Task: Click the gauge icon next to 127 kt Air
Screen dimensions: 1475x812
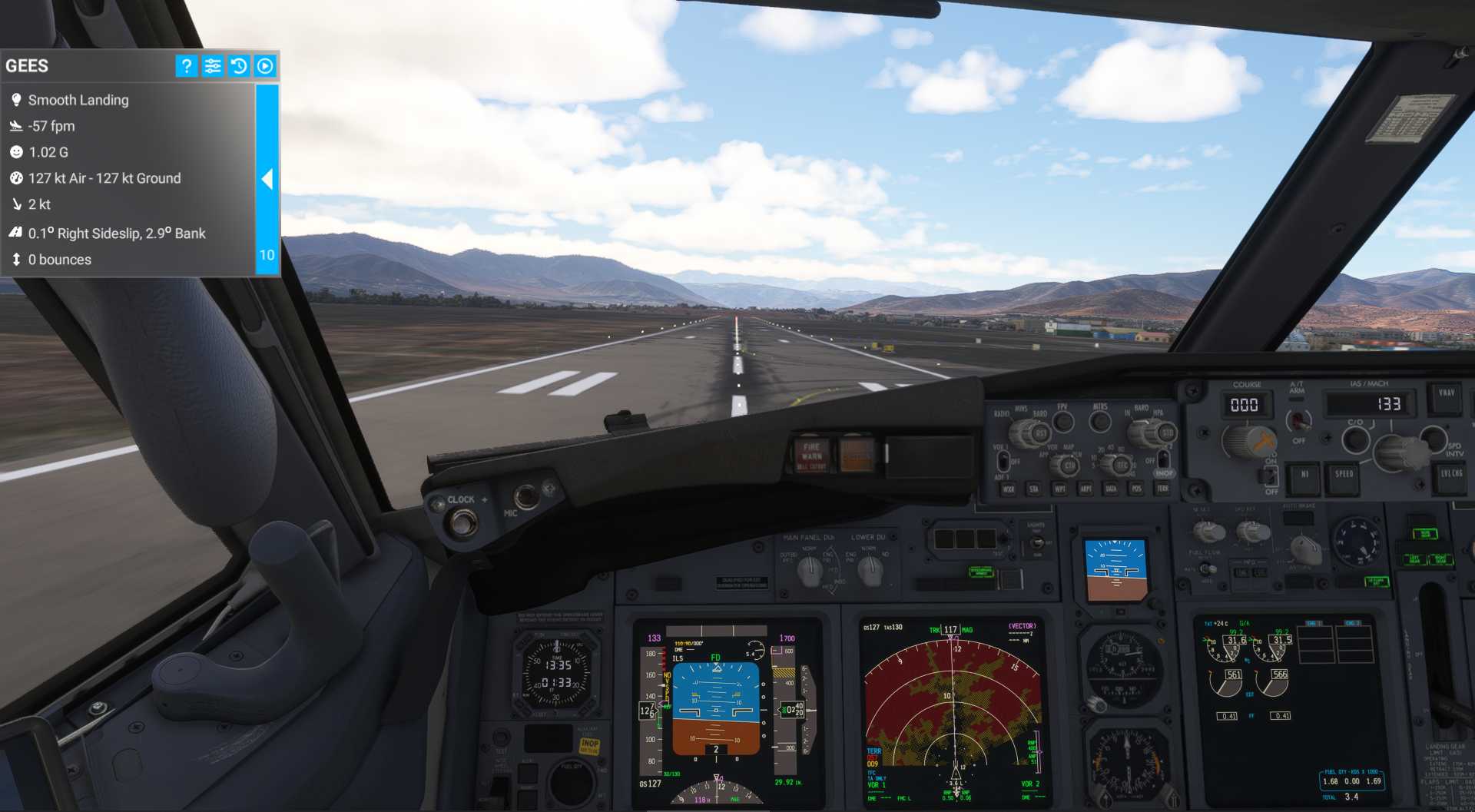Action: [15, 177]
